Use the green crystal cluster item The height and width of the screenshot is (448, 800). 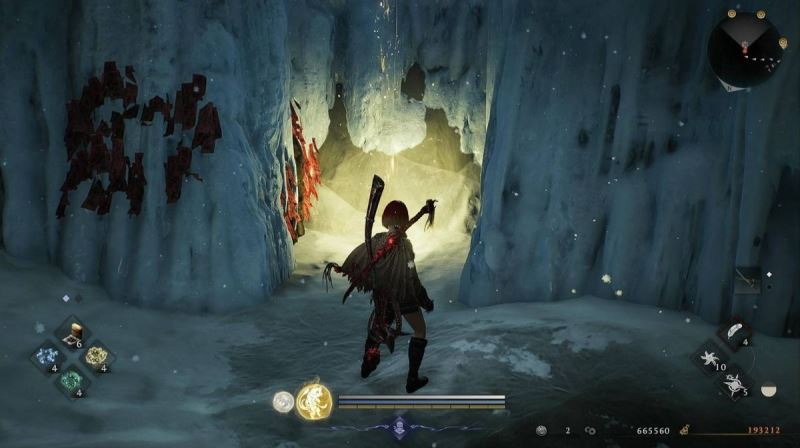(x=71, y=380)
